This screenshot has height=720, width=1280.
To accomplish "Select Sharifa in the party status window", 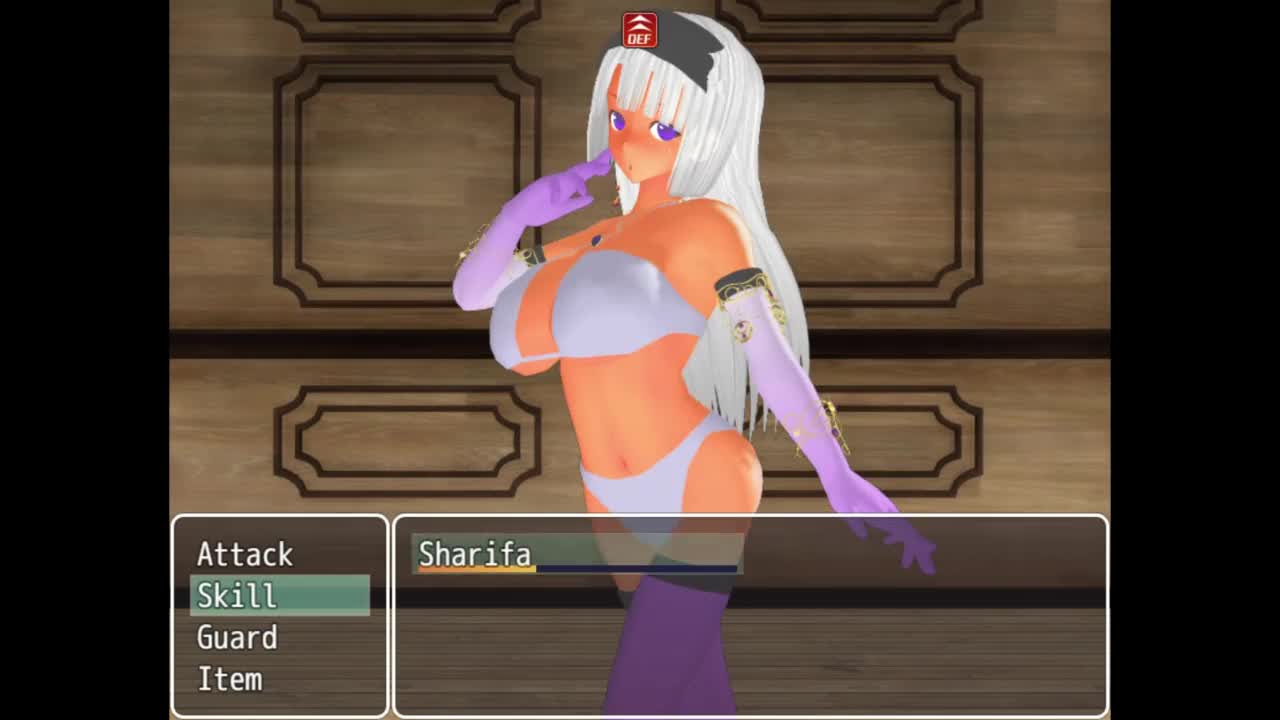I will tap(475, 554).
